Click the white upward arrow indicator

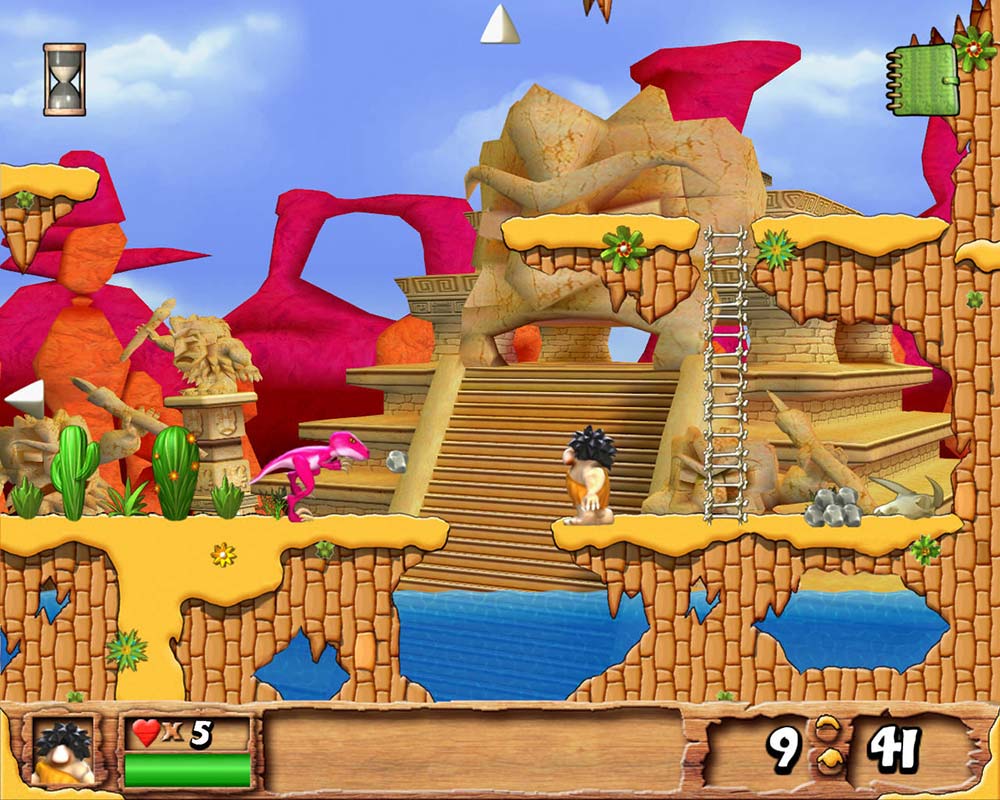click(x=499, y=25)
